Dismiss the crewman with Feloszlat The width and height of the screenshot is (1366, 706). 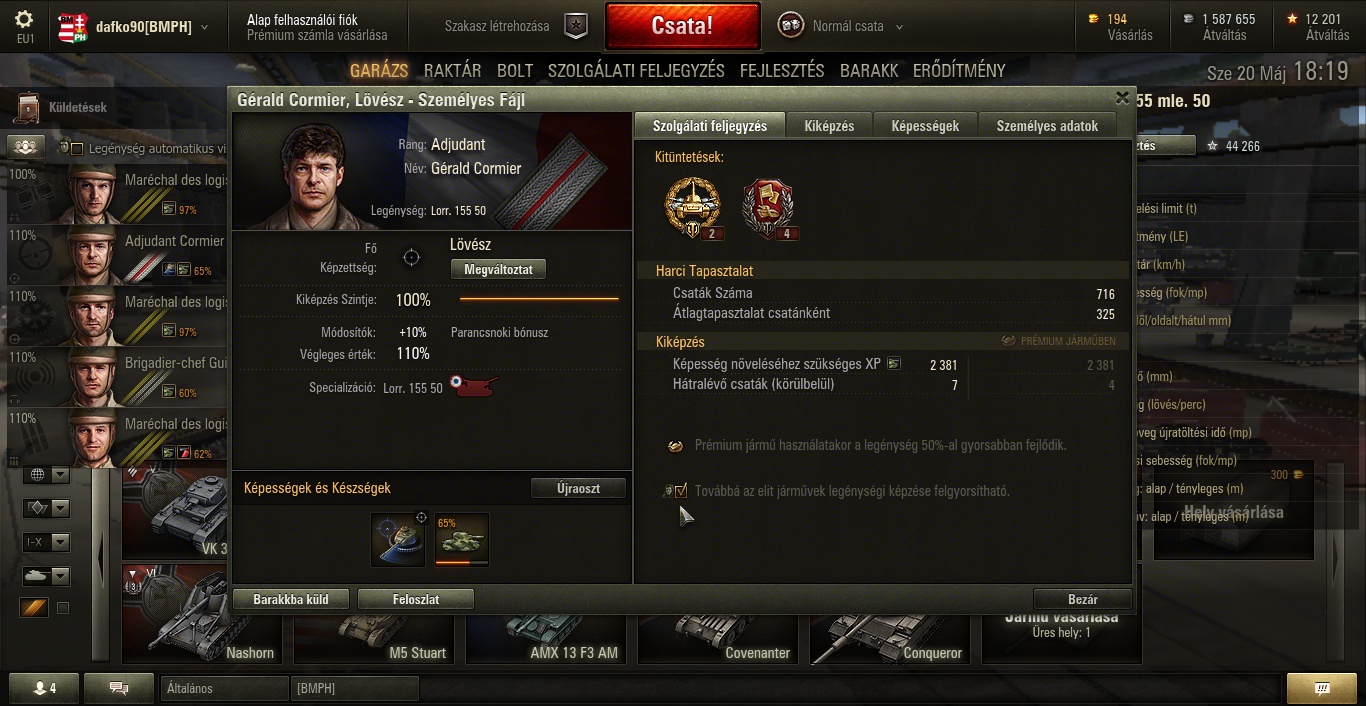pyautogui.click(x=415, y=599)
